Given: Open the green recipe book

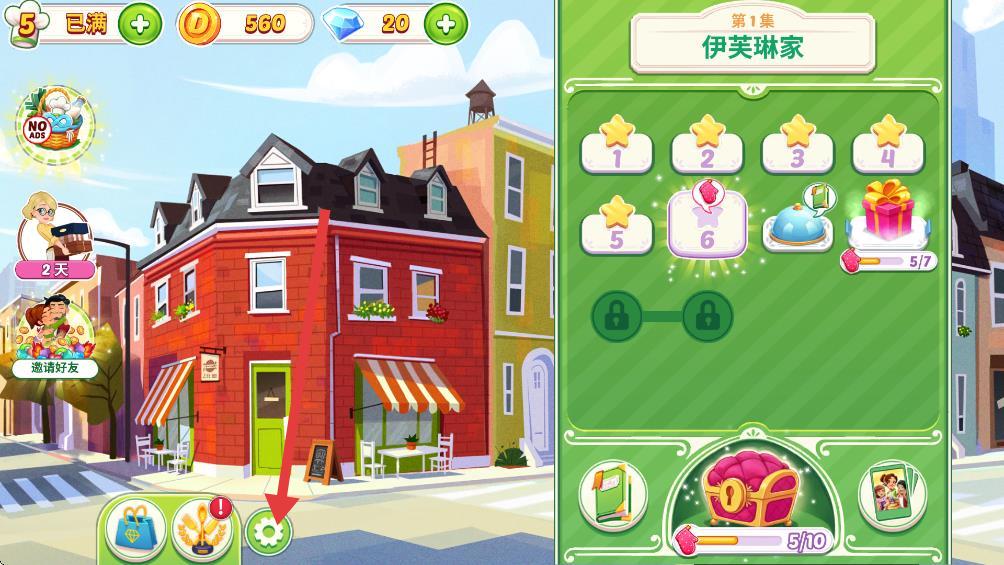Looking at the screenshot, I should coord(613,494).
